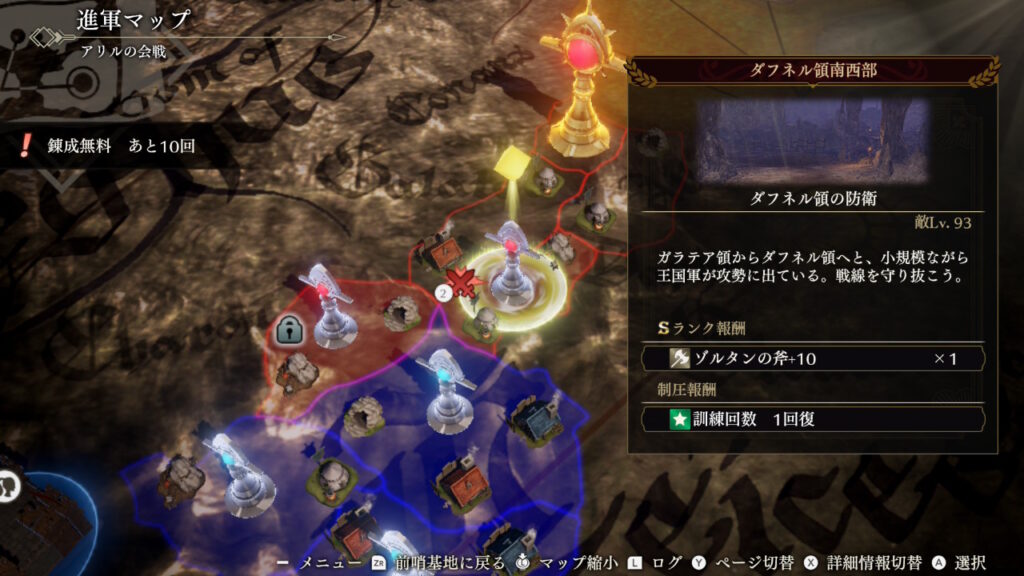Open the 錬成無料 free forging notice
This screenshot has height=576, width=1024.
(x=108, y=146)
